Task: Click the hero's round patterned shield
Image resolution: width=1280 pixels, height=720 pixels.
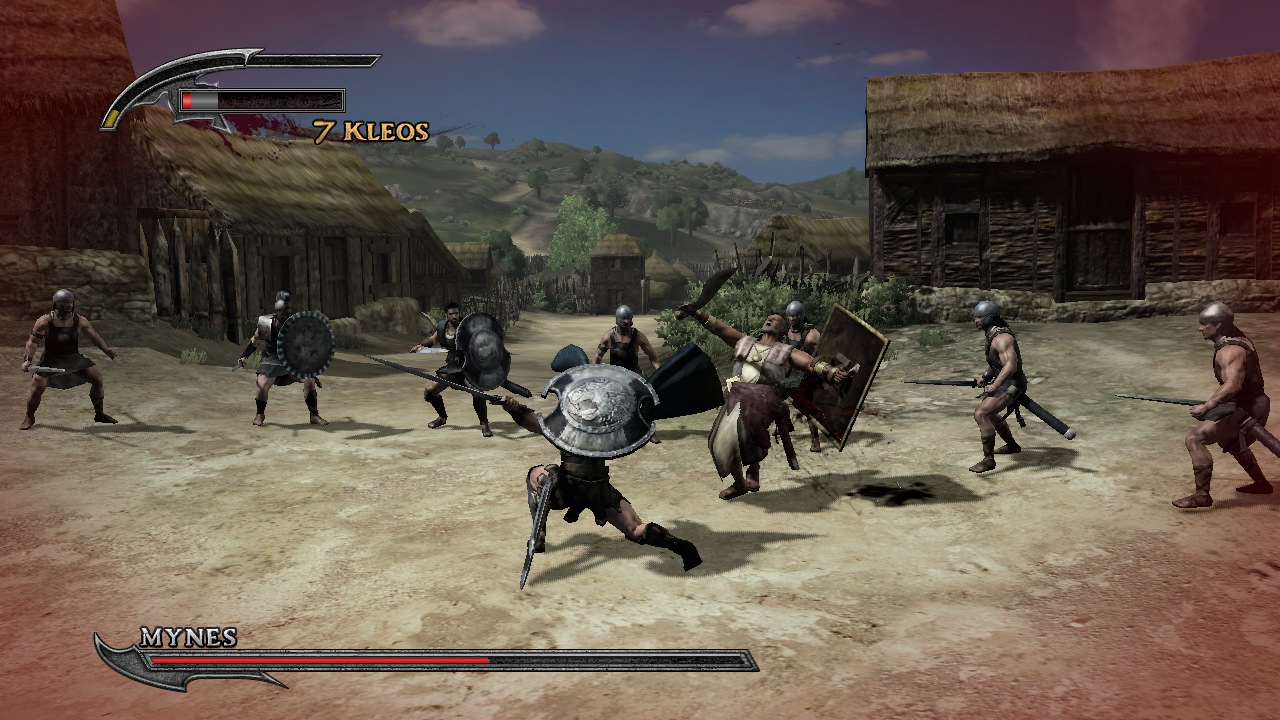Action: click(597, 404)
